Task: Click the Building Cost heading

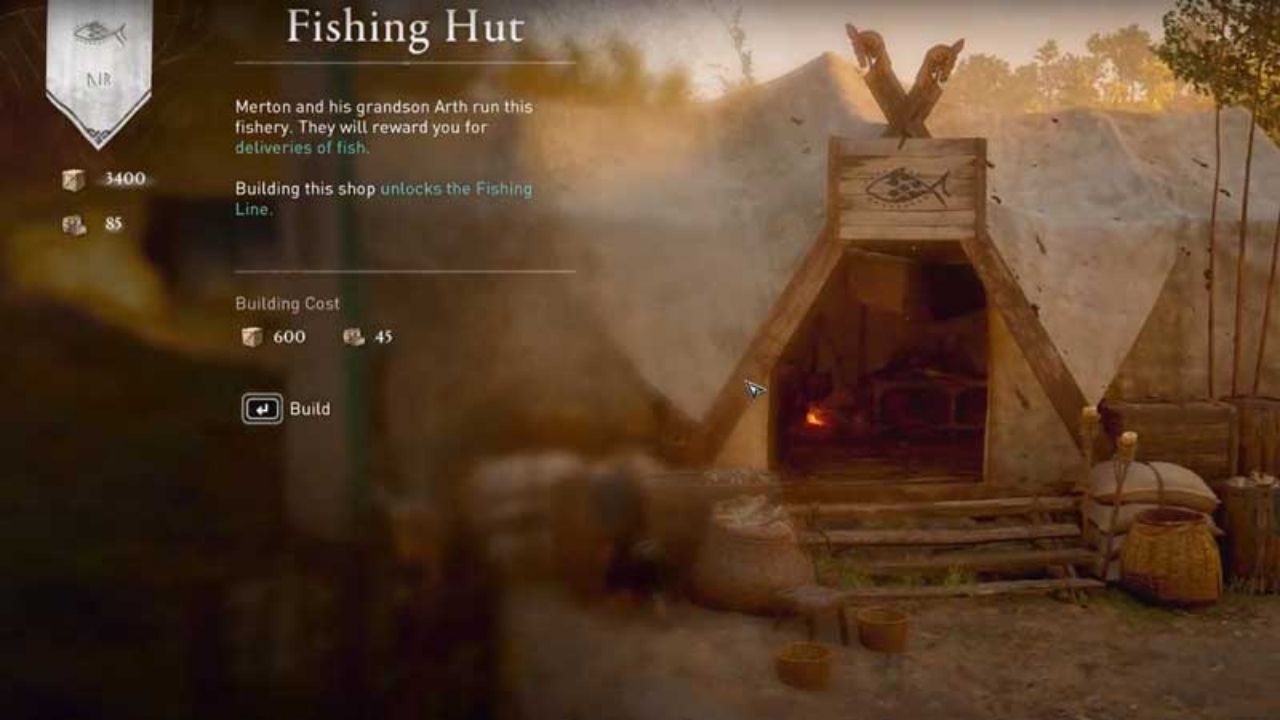Action: (286, 303)
